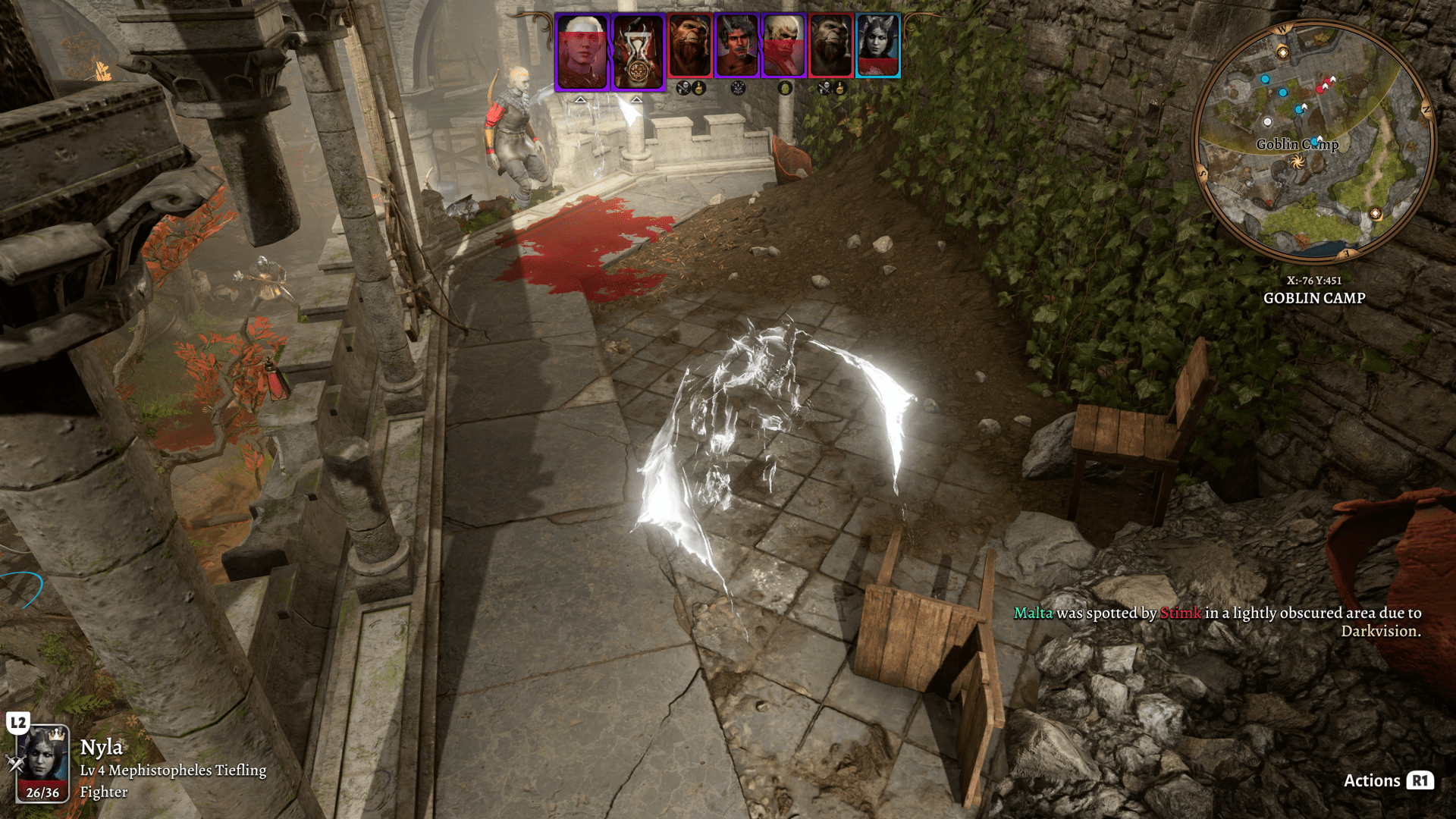
Task: Select the blue-framed tiefling woman turn portrait
Action: (x=877, y=45)
